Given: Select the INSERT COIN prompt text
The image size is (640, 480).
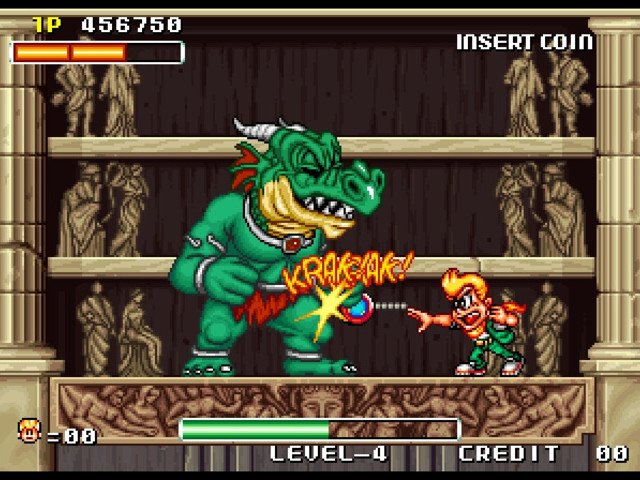Looking at the screenshot, I should click(x=524, y=42).
